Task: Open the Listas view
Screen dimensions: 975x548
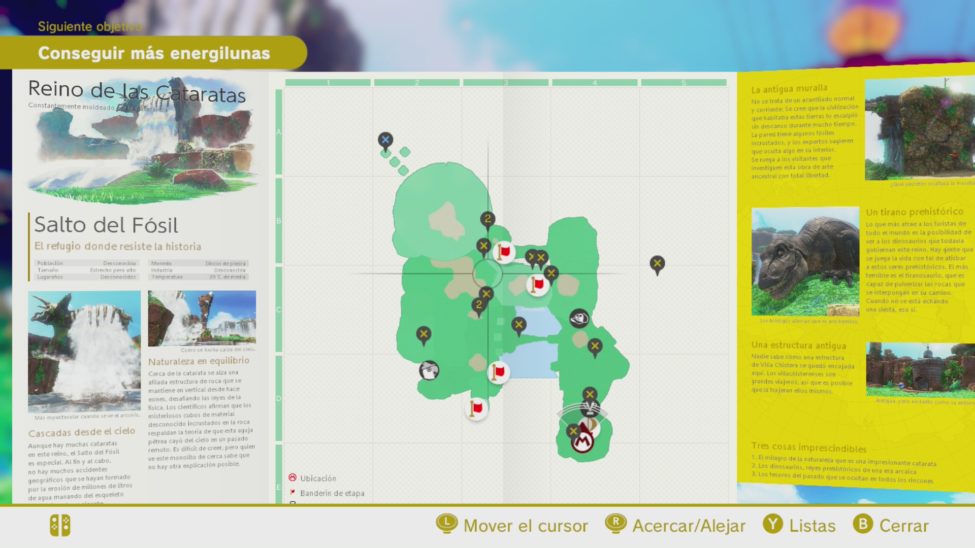Action: [x=799, y=525]
